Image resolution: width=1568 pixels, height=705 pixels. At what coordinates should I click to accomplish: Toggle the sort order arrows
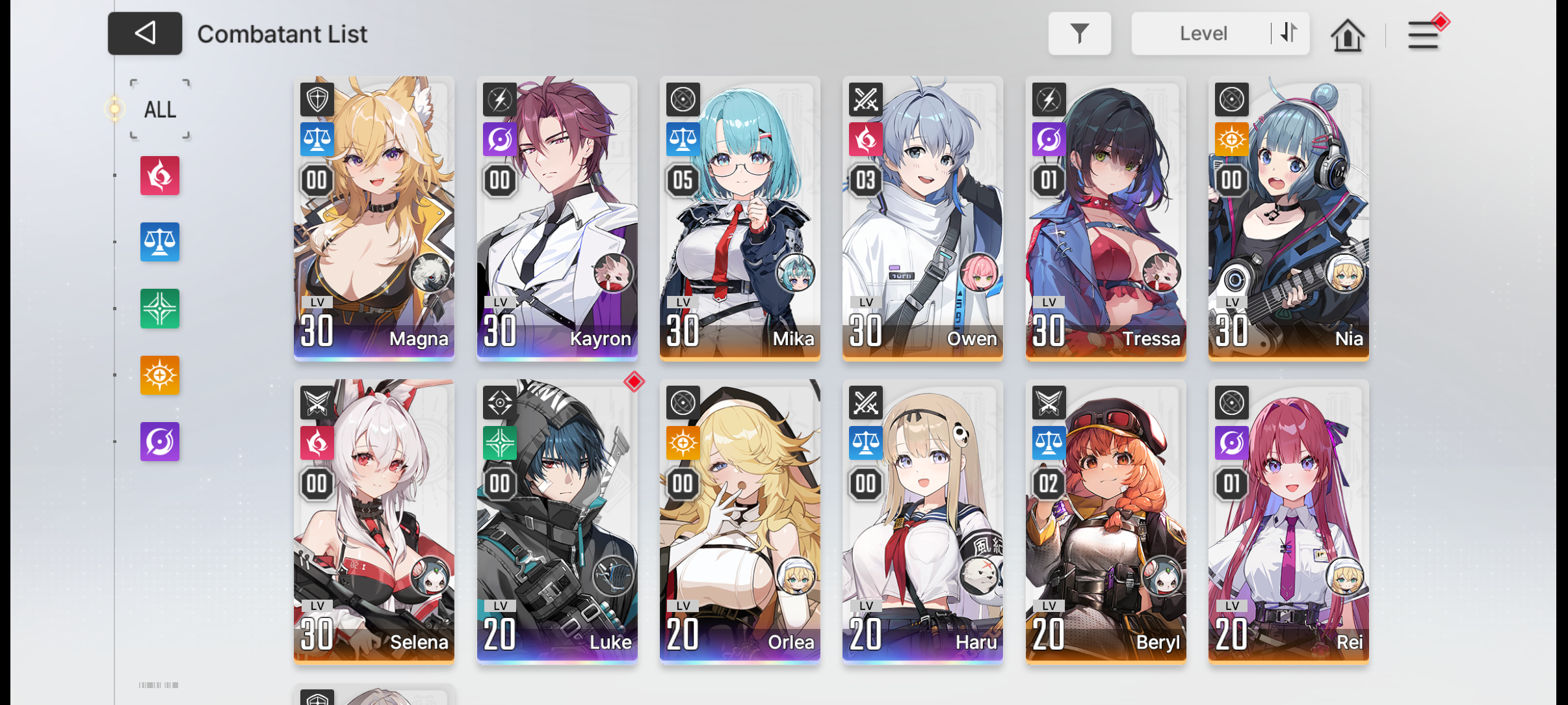coord(1289,33)
